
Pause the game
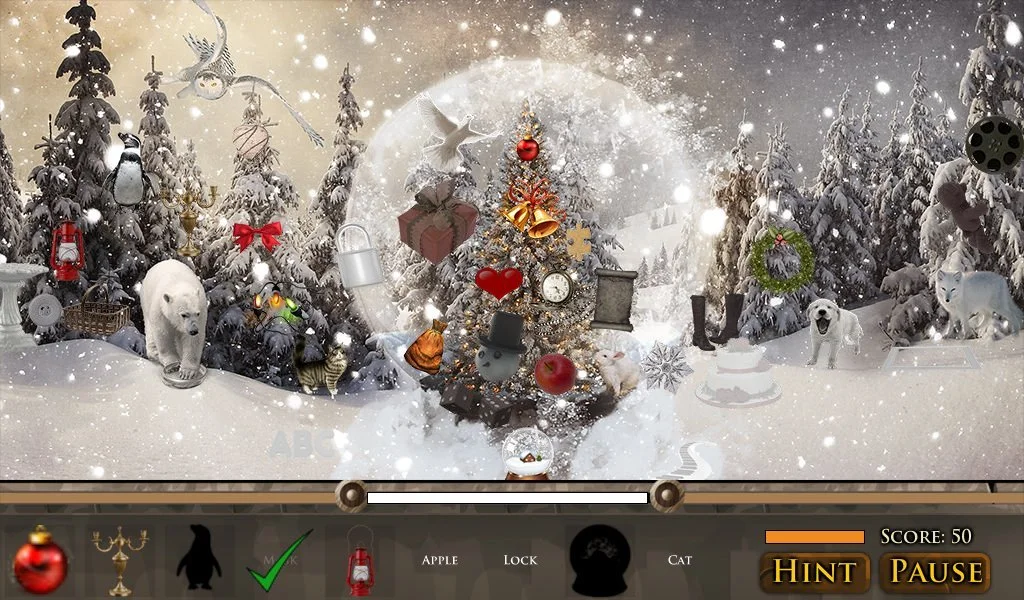click(935, 572)
